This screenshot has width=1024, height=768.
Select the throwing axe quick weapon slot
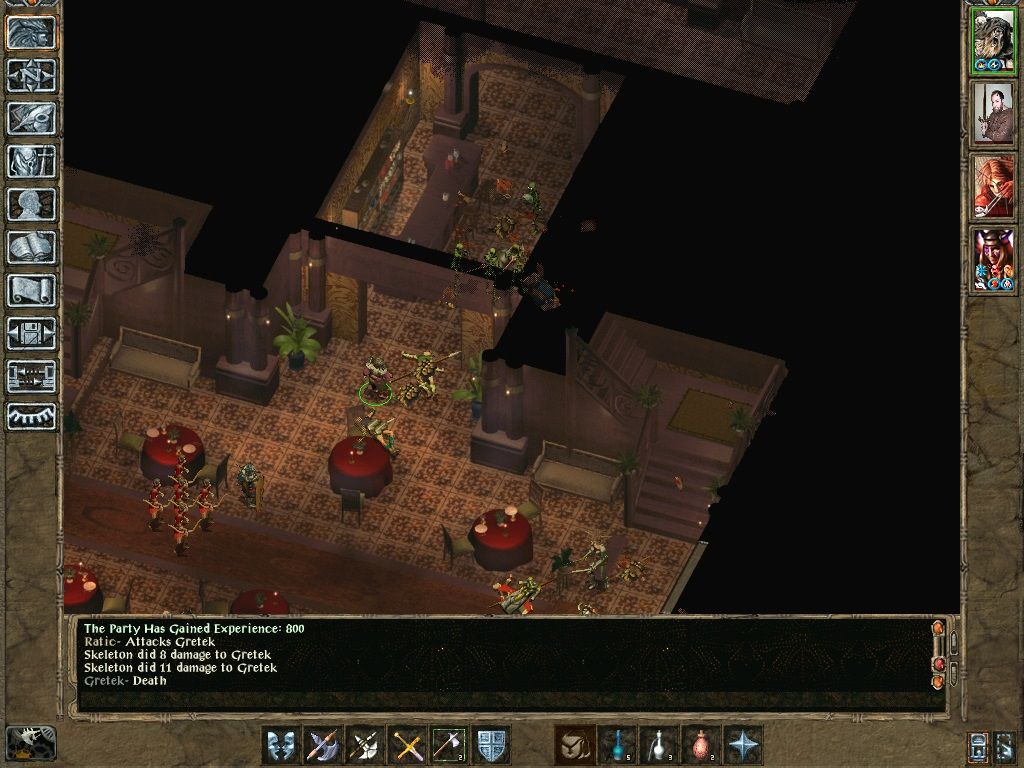click(449, 745)
